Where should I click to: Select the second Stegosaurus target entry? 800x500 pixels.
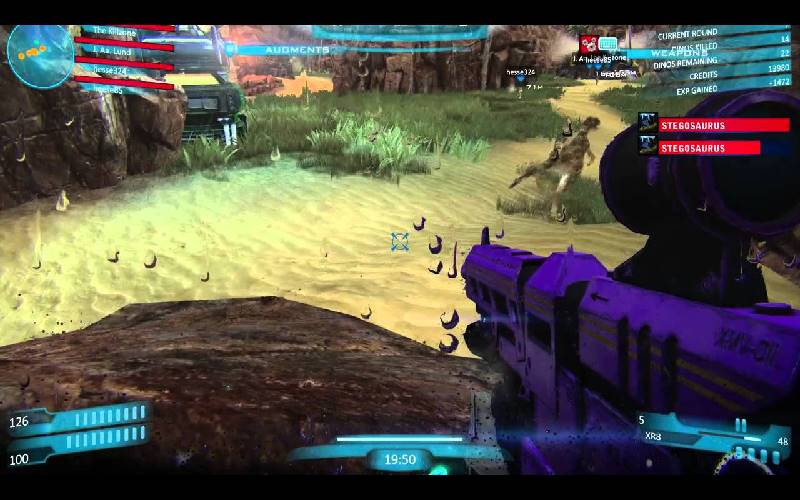click(x=708, y=148)
